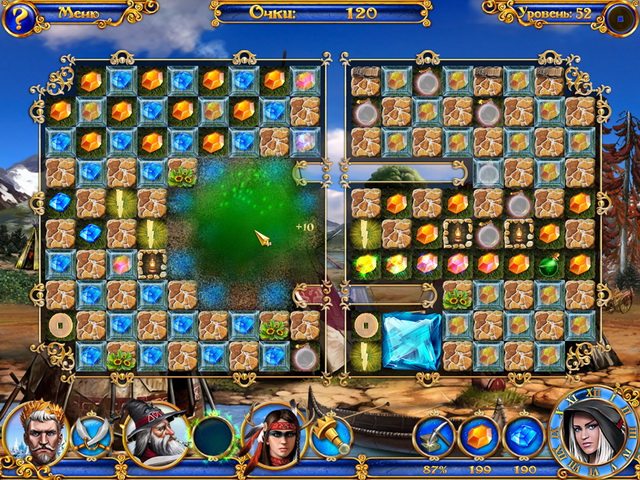This screenshot has width=640, height=480.
Task: Select the blond bearded warrior portrait
Action: [x=33, y=431]
